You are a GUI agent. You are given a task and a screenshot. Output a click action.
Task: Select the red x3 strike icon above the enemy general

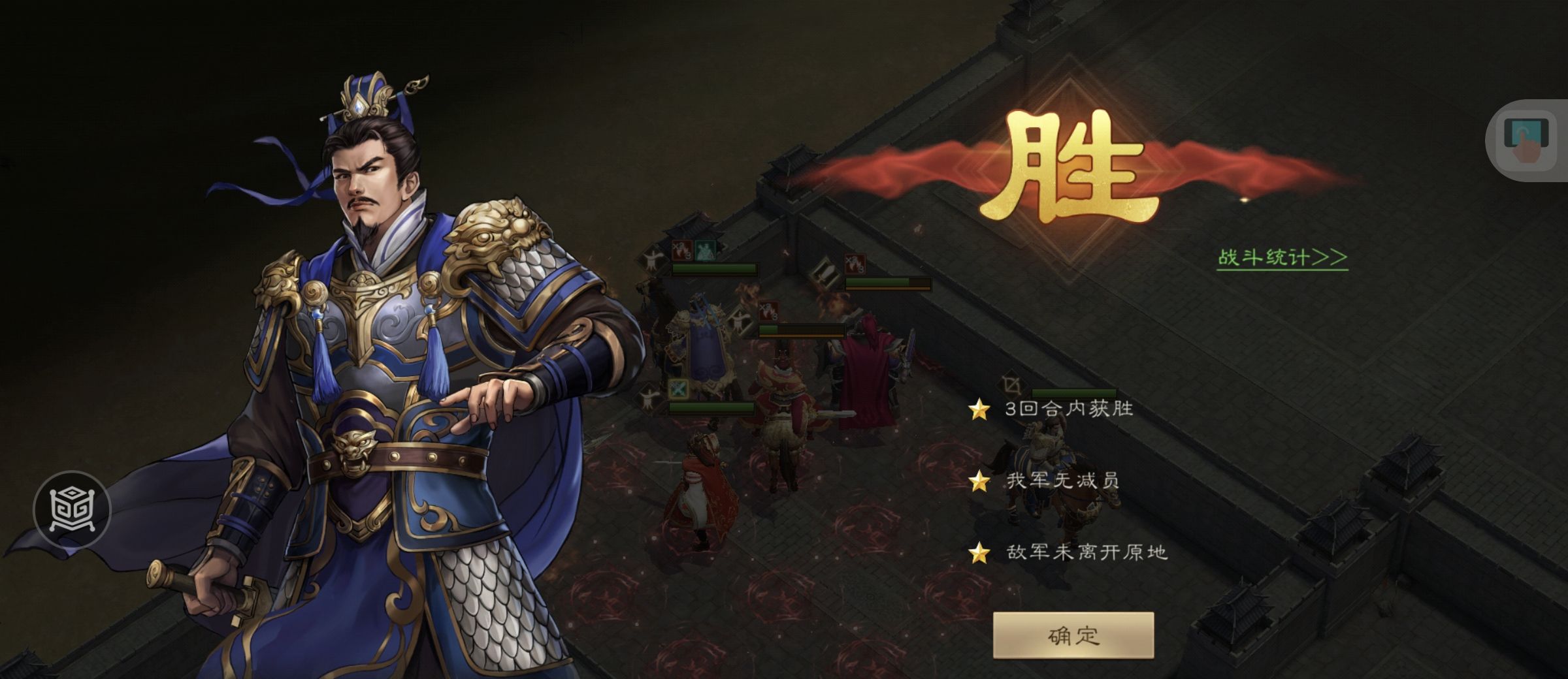click(769, 310)
